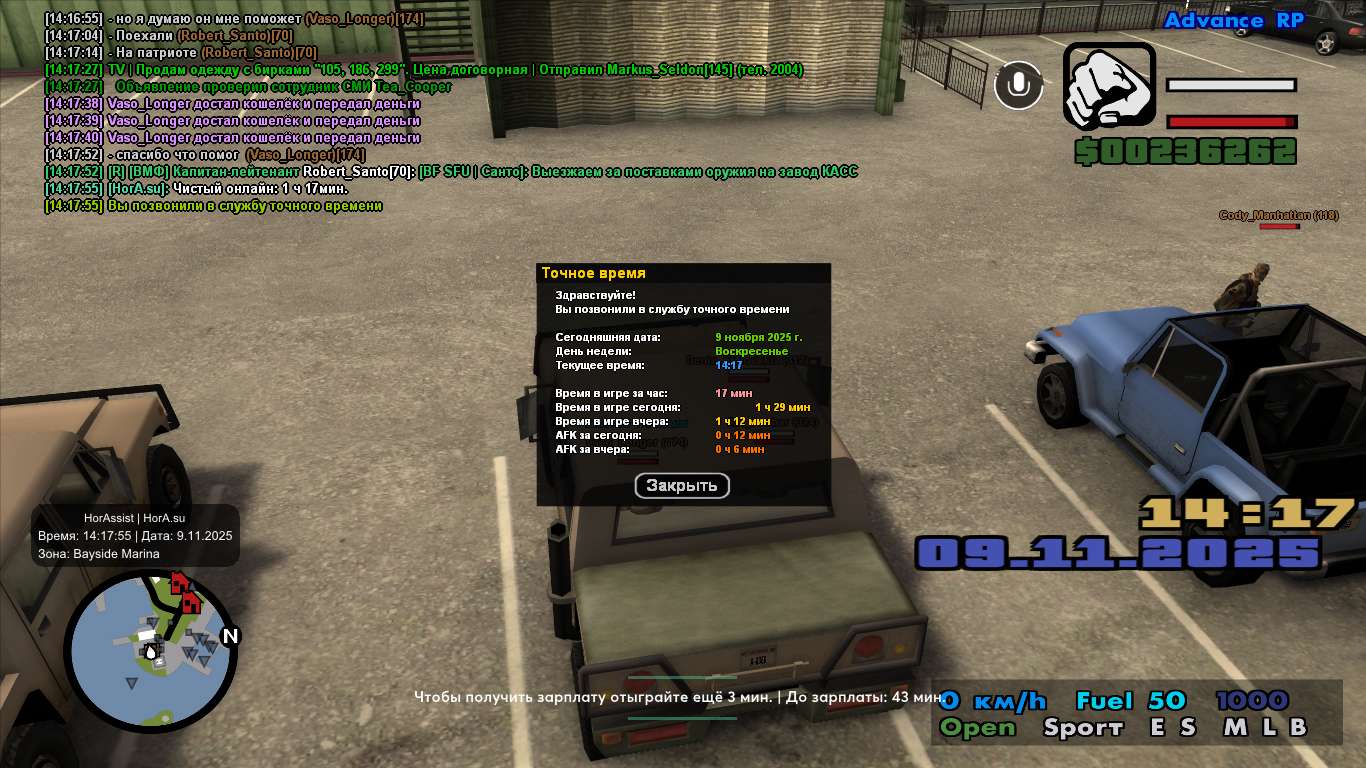Close the Точное время dialog with Закрыть
The image size is (1366, 768).
pos(682,486)
